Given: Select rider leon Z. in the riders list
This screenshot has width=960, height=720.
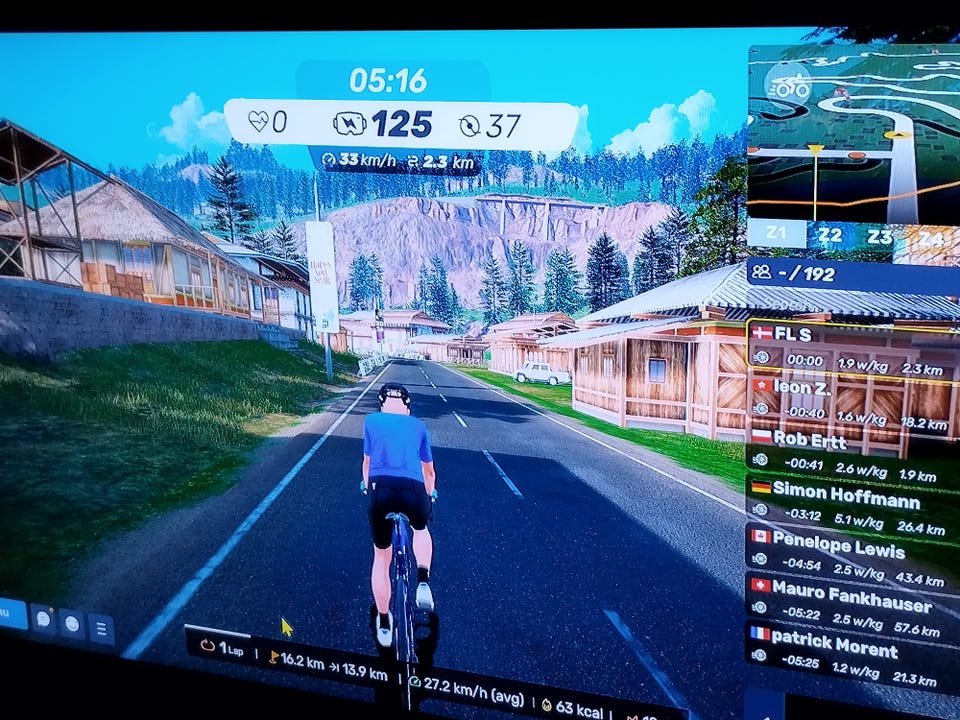Looking at the screenshot, I should pyautogui.click(x=852, y=398).
